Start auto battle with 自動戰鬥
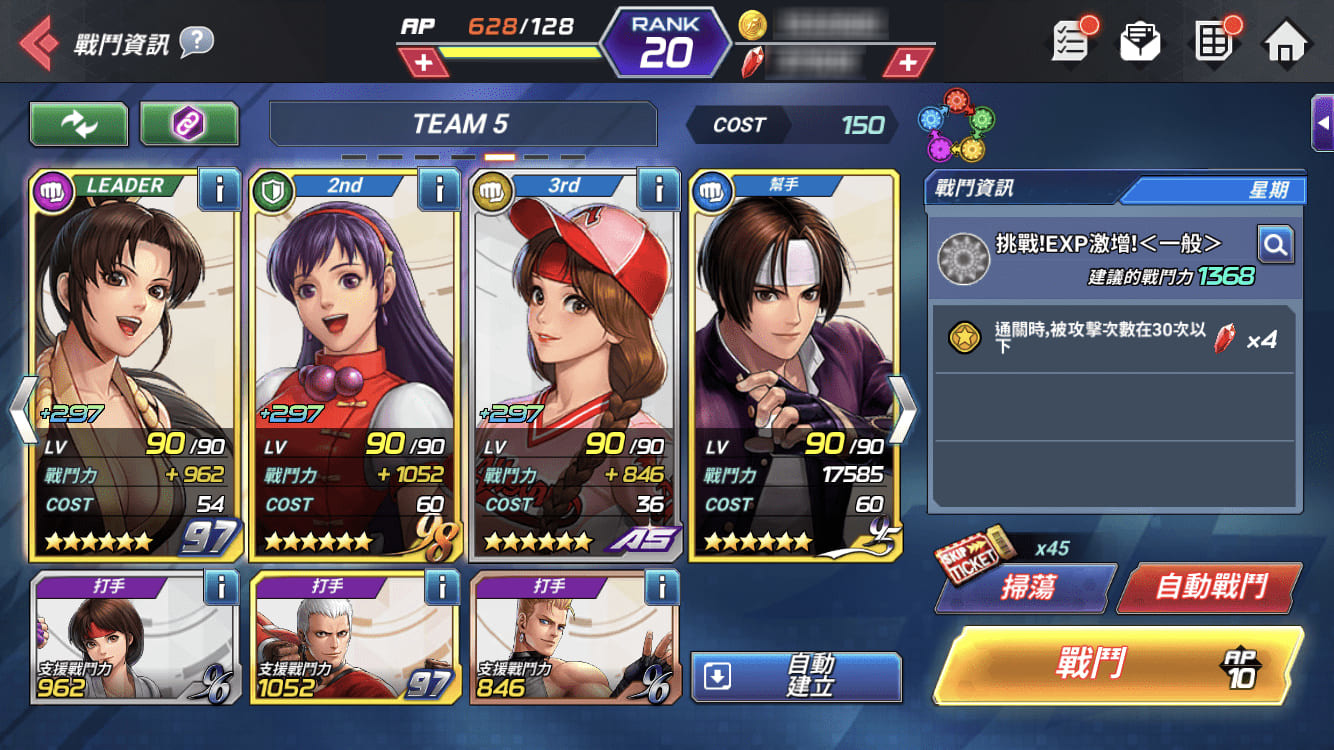This screenshot has height=750, width=1334. pos(1210,587)
